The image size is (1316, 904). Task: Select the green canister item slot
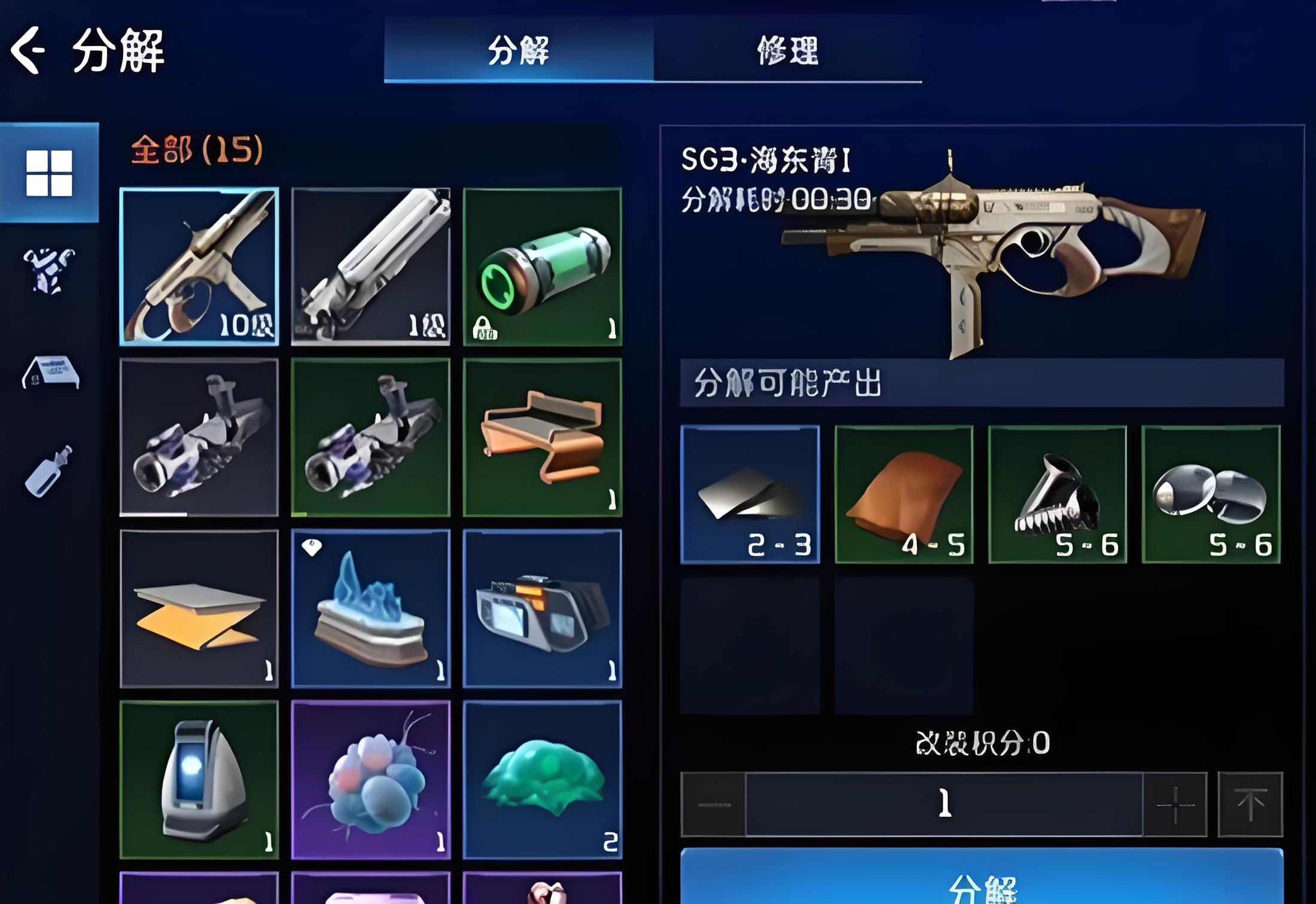point(543,267)
